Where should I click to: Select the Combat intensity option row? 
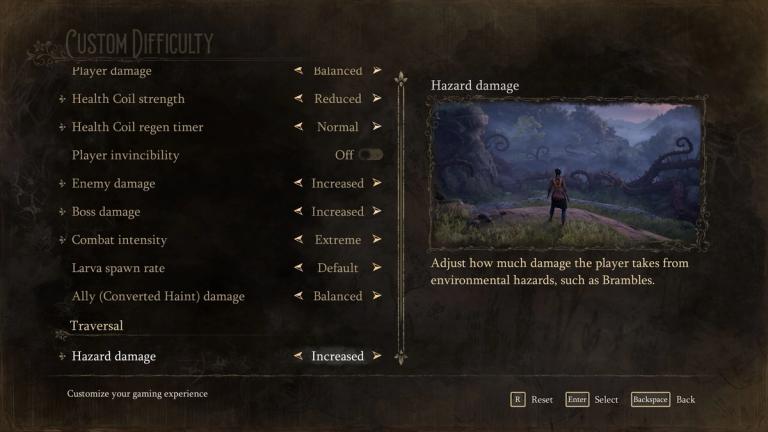pos(119,240)
